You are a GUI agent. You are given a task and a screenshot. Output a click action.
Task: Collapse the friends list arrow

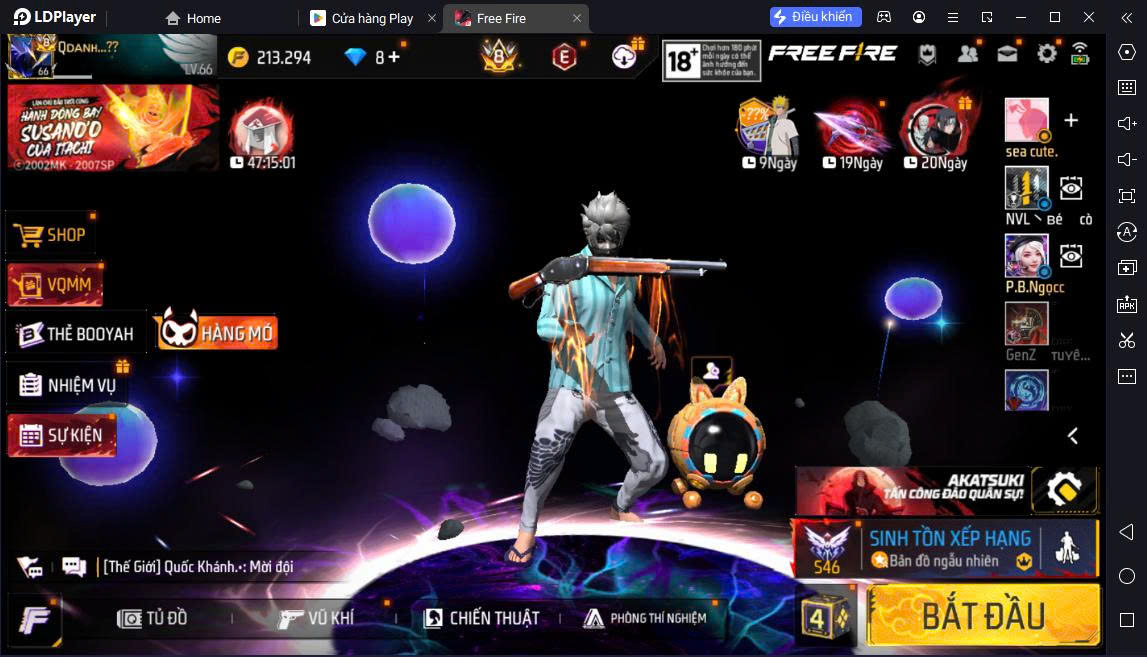1072,436
